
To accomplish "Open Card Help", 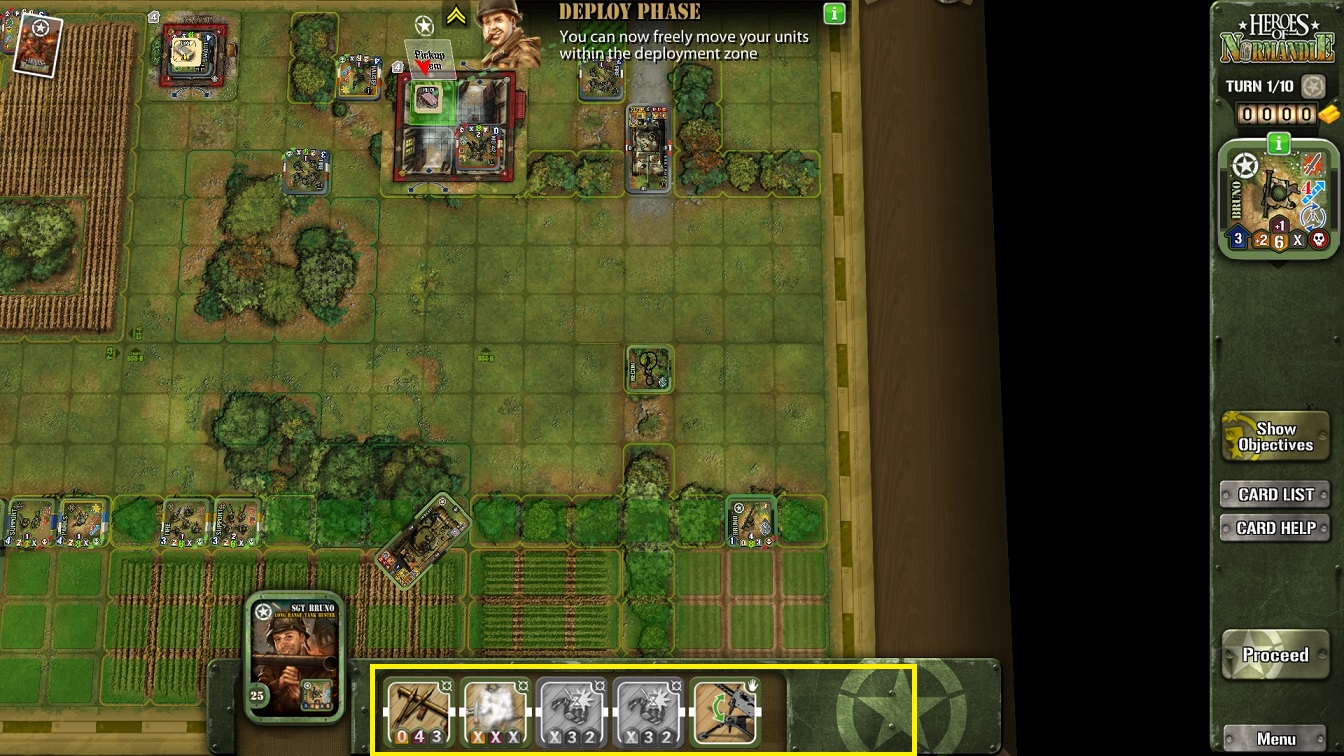I will coord(1275,528).
